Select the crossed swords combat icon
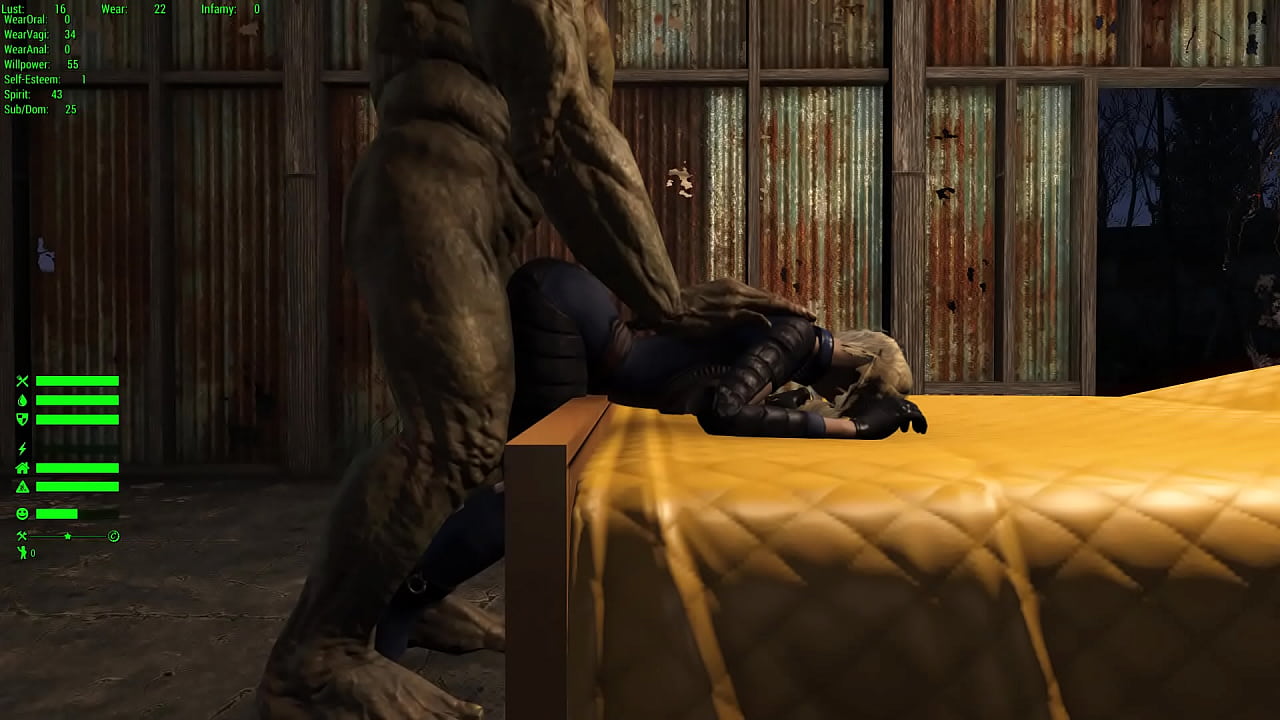The height and width of the screenshot is (720, 1280). (22, 381)
